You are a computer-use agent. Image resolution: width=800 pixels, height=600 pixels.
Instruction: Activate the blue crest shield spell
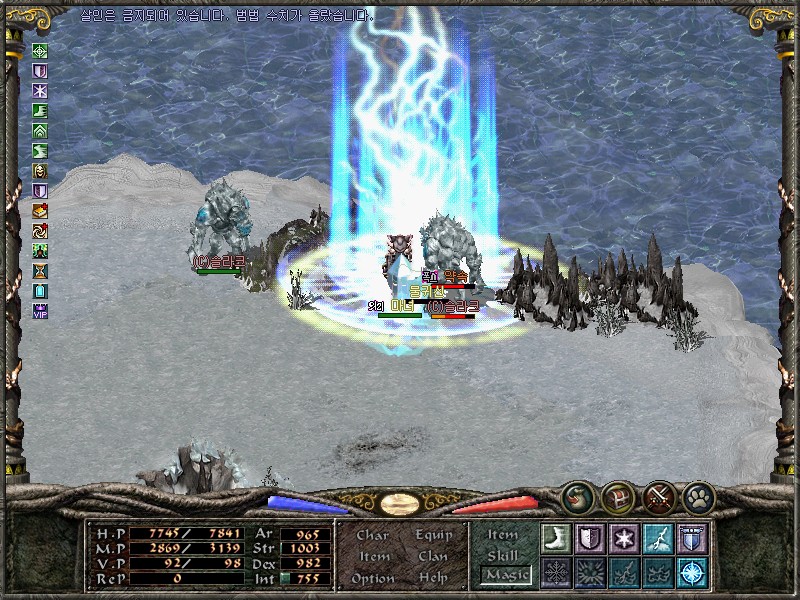click(691, 537)
